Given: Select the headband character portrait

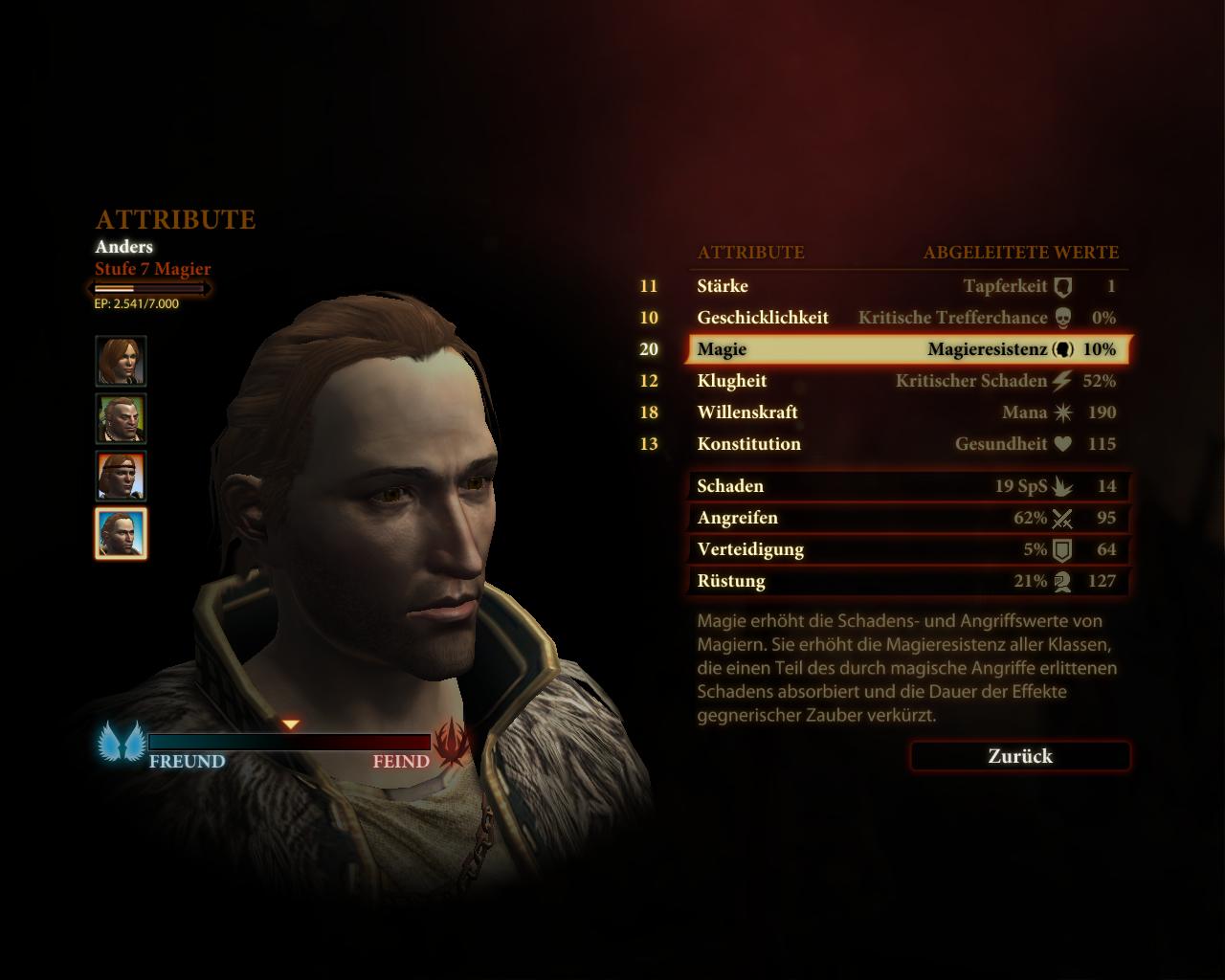Looking at the screenshot, I should click(x=121, y=476).
